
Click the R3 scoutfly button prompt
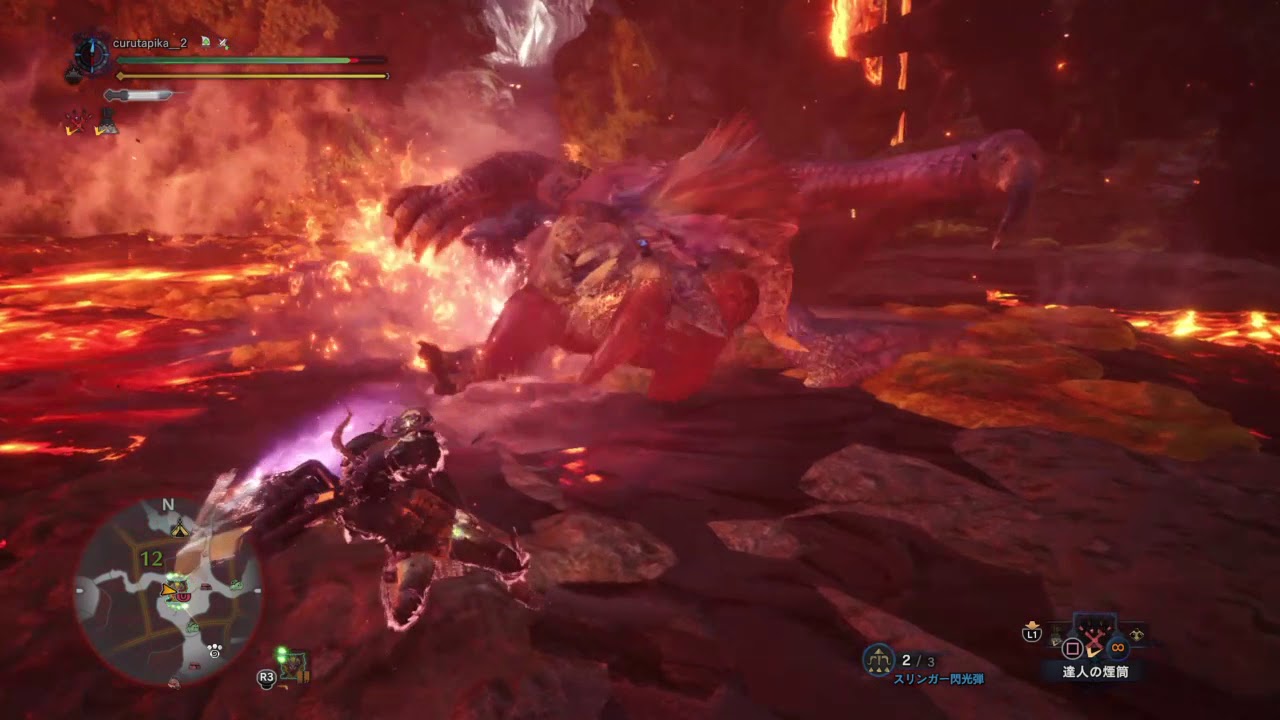(x=267, y=677)
